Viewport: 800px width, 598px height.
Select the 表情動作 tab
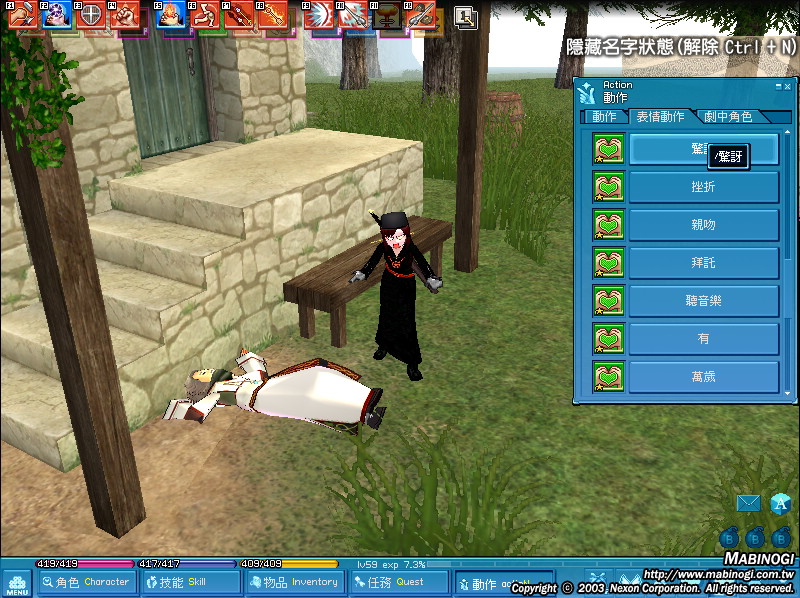[x=660, y=117]
